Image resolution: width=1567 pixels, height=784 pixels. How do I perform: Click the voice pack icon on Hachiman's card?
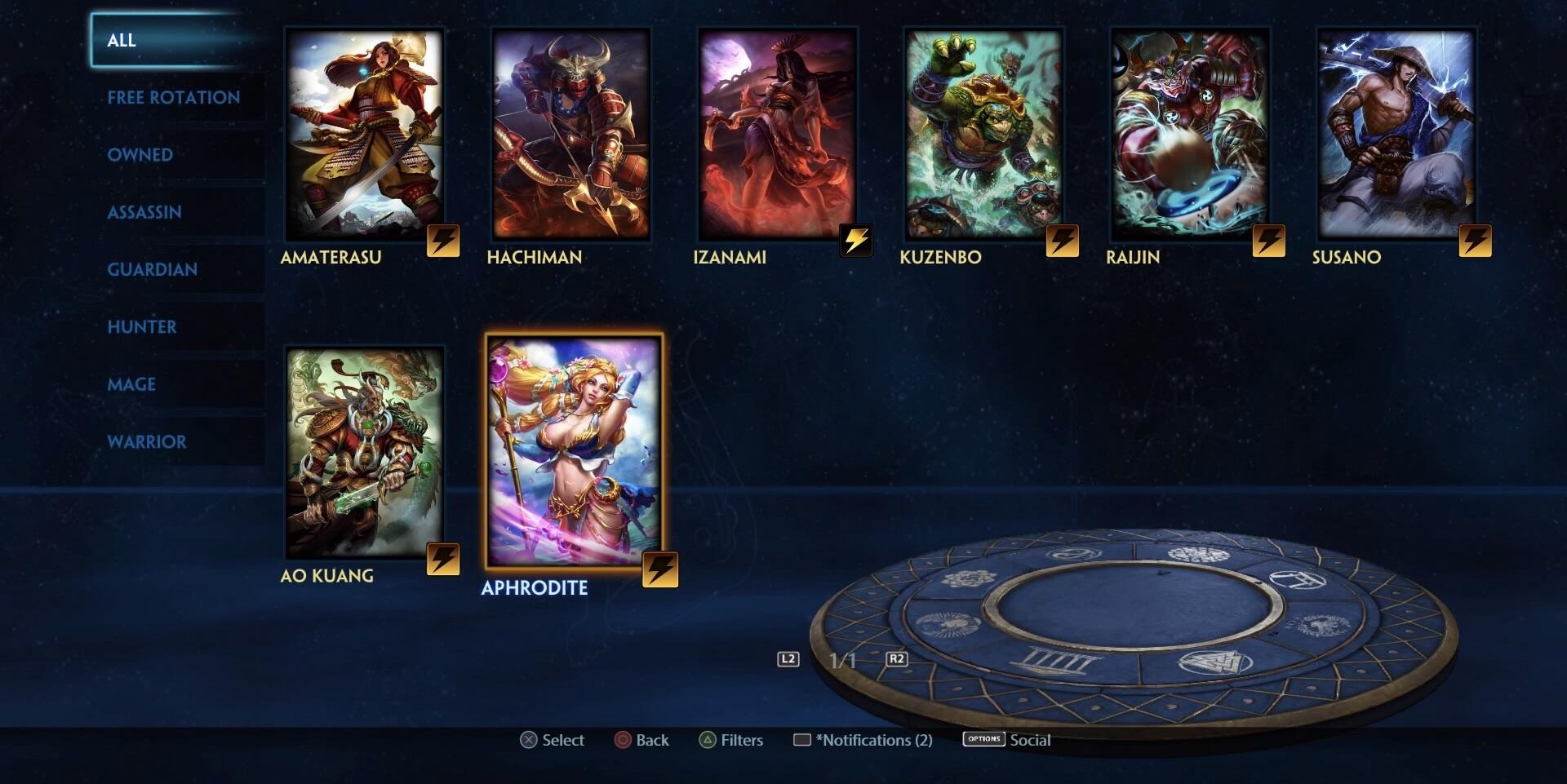coord(649,241)
